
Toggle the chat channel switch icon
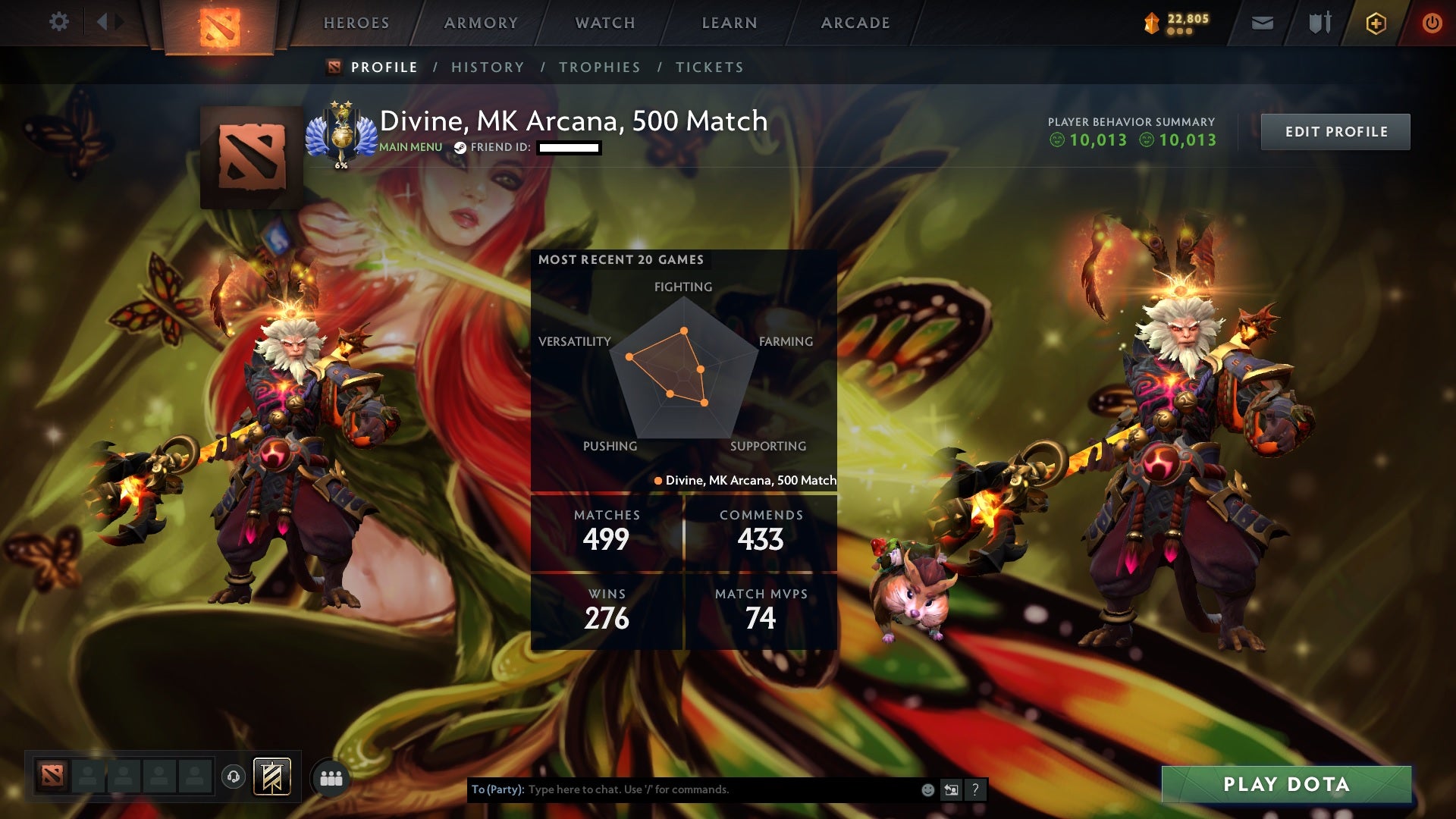952,789
